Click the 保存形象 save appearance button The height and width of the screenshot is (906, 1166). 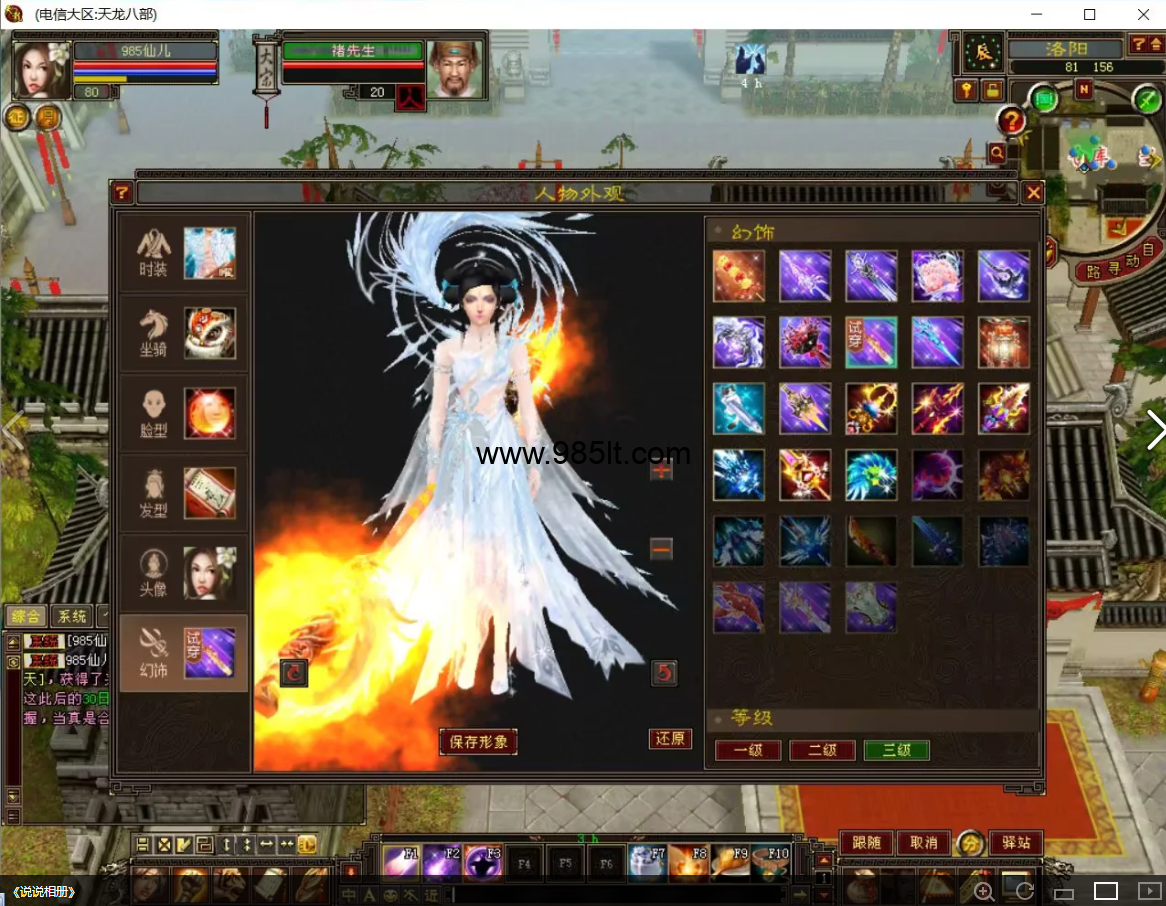point(478,741)
